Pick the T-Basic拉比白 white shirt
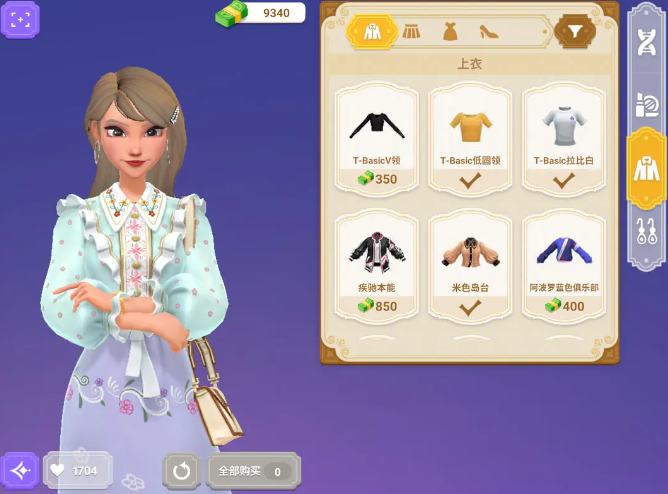668x494 pixels. point(564,137)
